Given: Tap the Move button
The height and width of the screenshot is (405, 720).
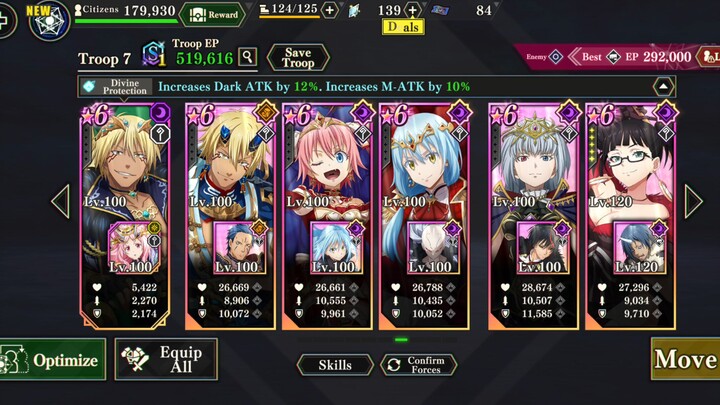Looking at the screenshot, I should [685, 359].
